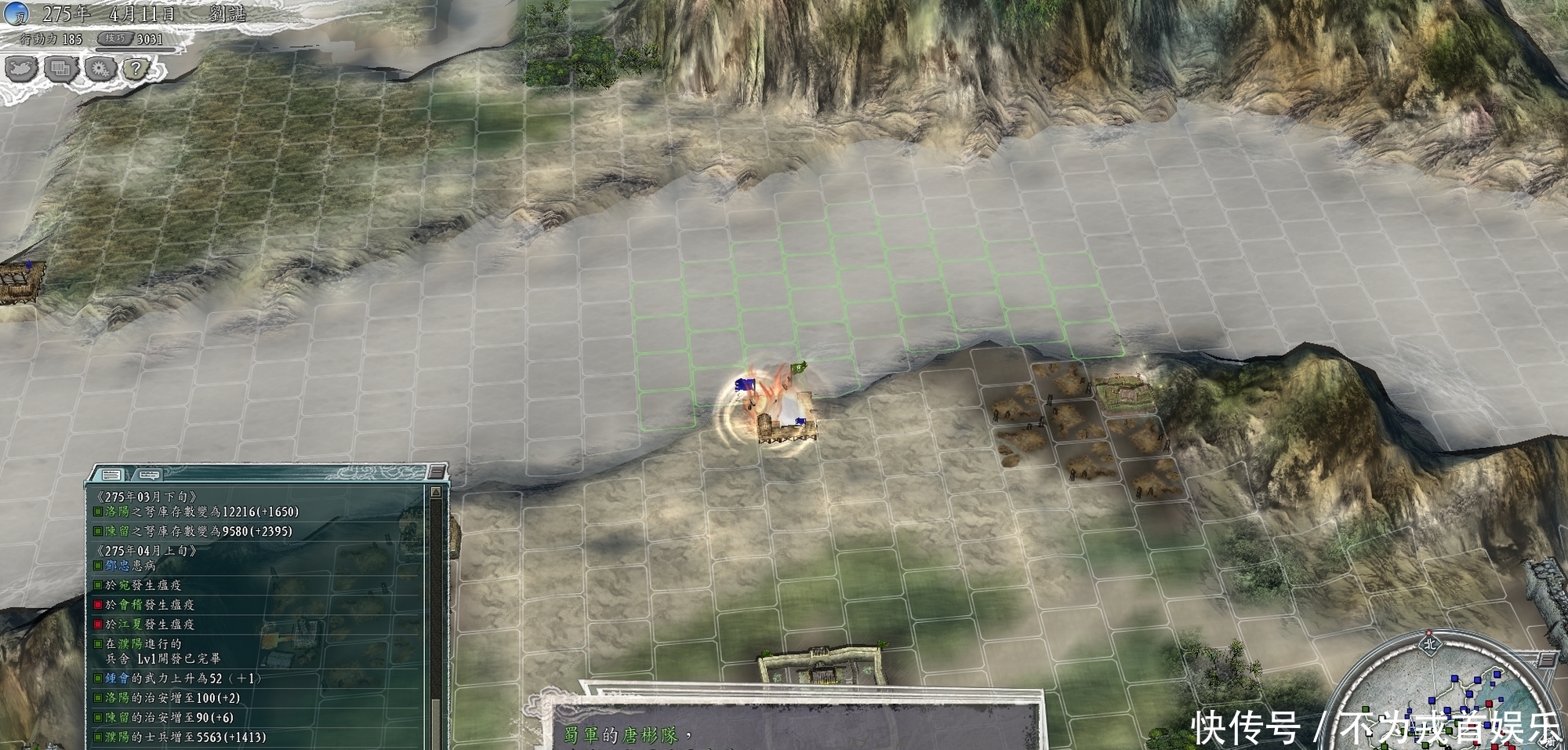Select the 洛陽 治安增至100 log entry
This screenshot has width=1568, height=750.
pos(172,698)
